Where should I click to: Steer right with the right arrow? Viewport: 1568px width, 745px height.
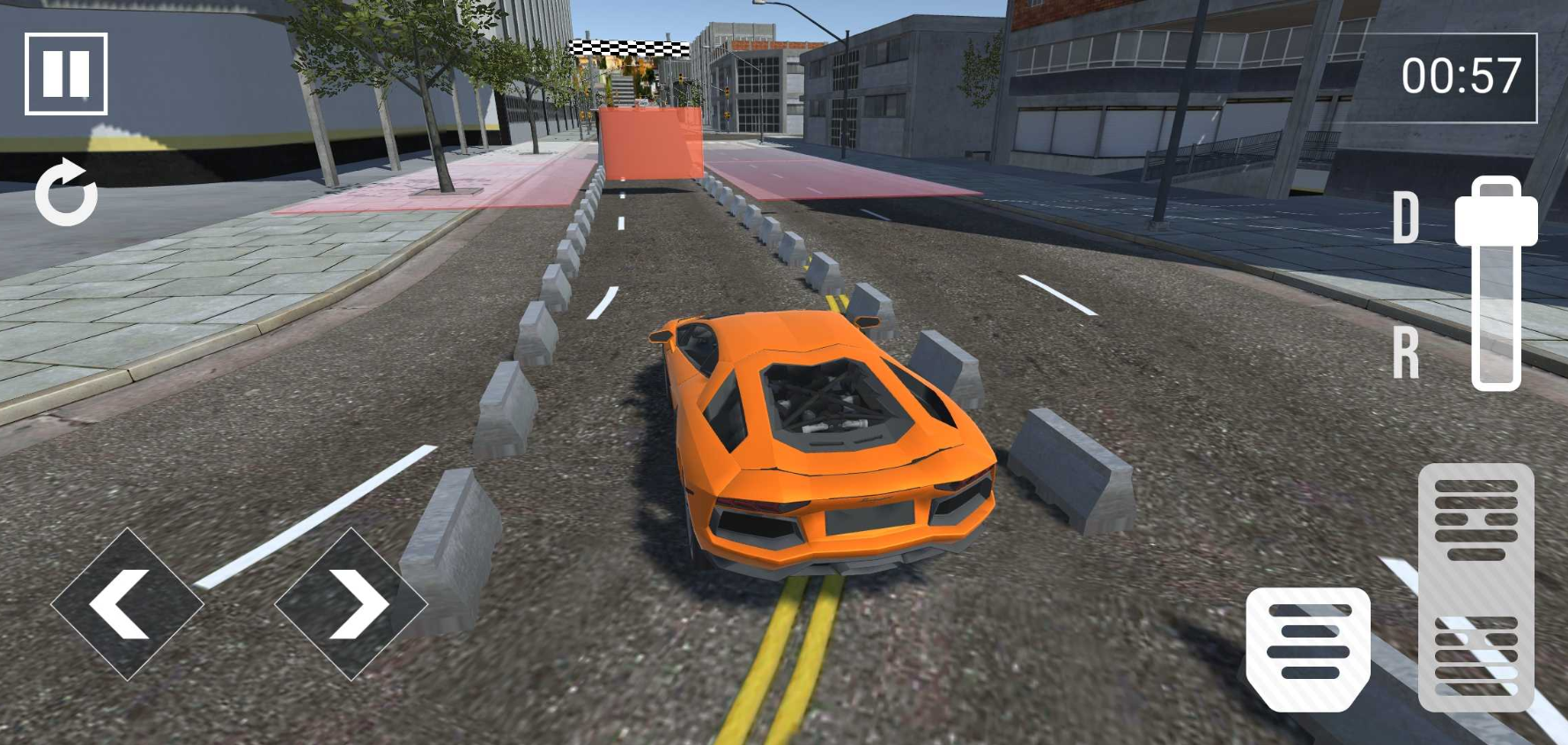tap(351, 604)
